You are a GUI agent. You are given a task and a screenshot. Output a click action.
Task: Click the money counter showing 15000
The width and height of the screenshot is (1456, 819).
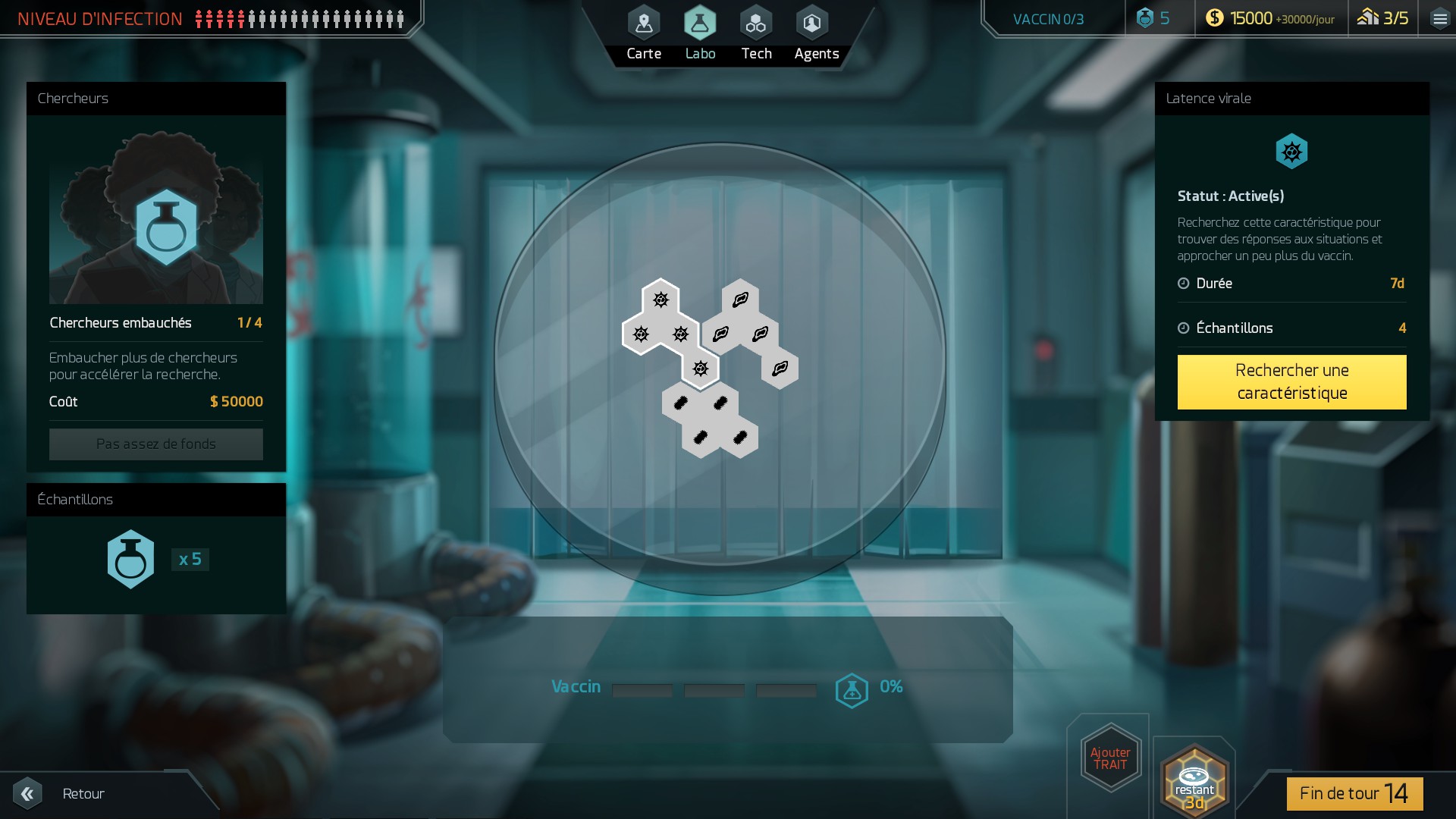(x=1271, y=19)
